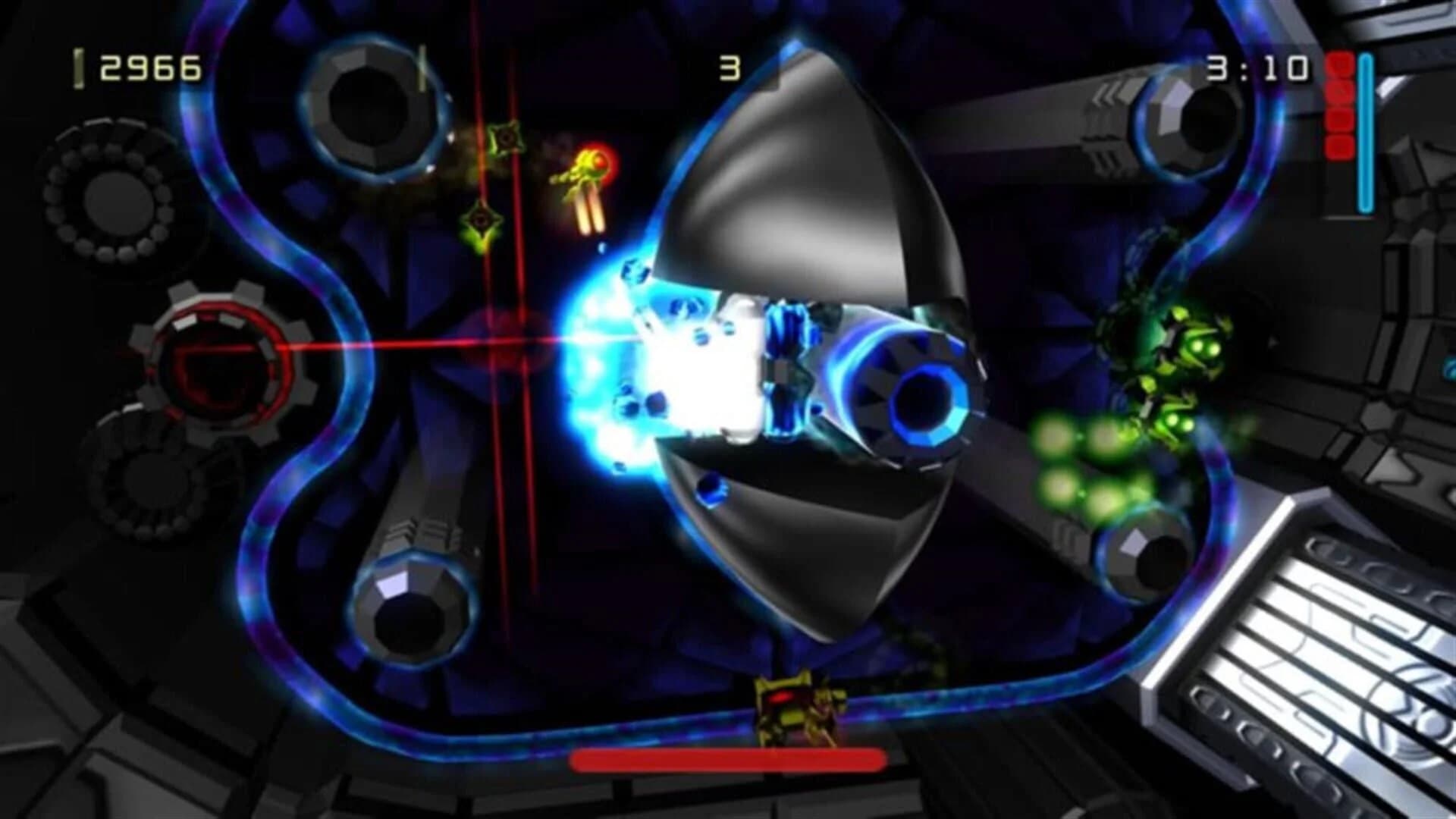This screenshot has height=819, width=1456.
Task: Click the blue-ringed cannon barrel of the boss
Action: (x=929, y=402)
